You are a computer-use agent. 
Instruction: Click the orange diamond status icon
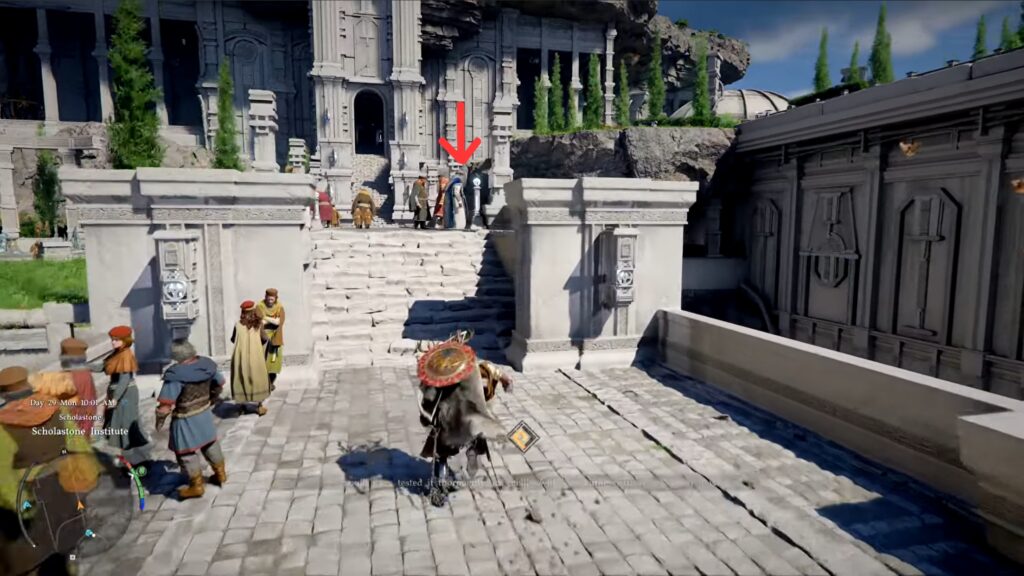[x=522, y=436]
